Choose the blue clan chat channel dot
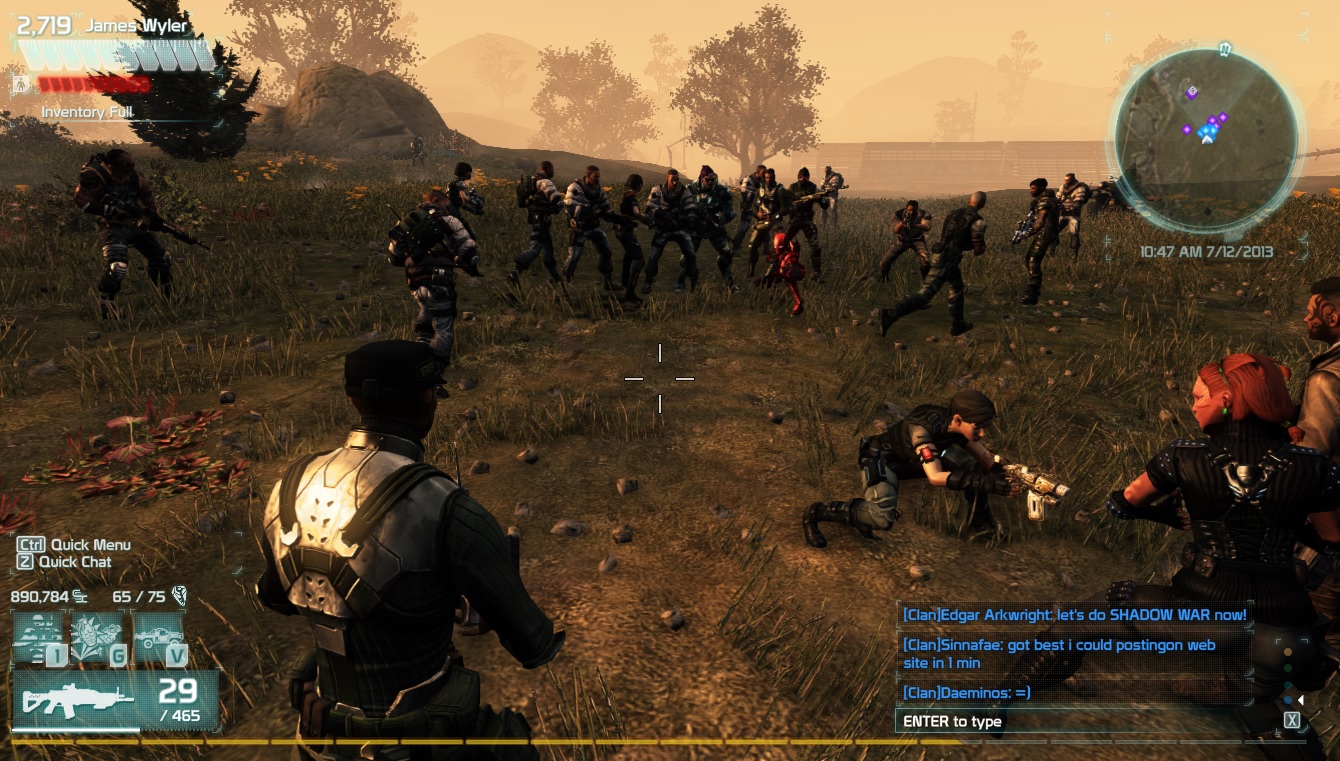1340x761 pixels. click(1288, 700)
